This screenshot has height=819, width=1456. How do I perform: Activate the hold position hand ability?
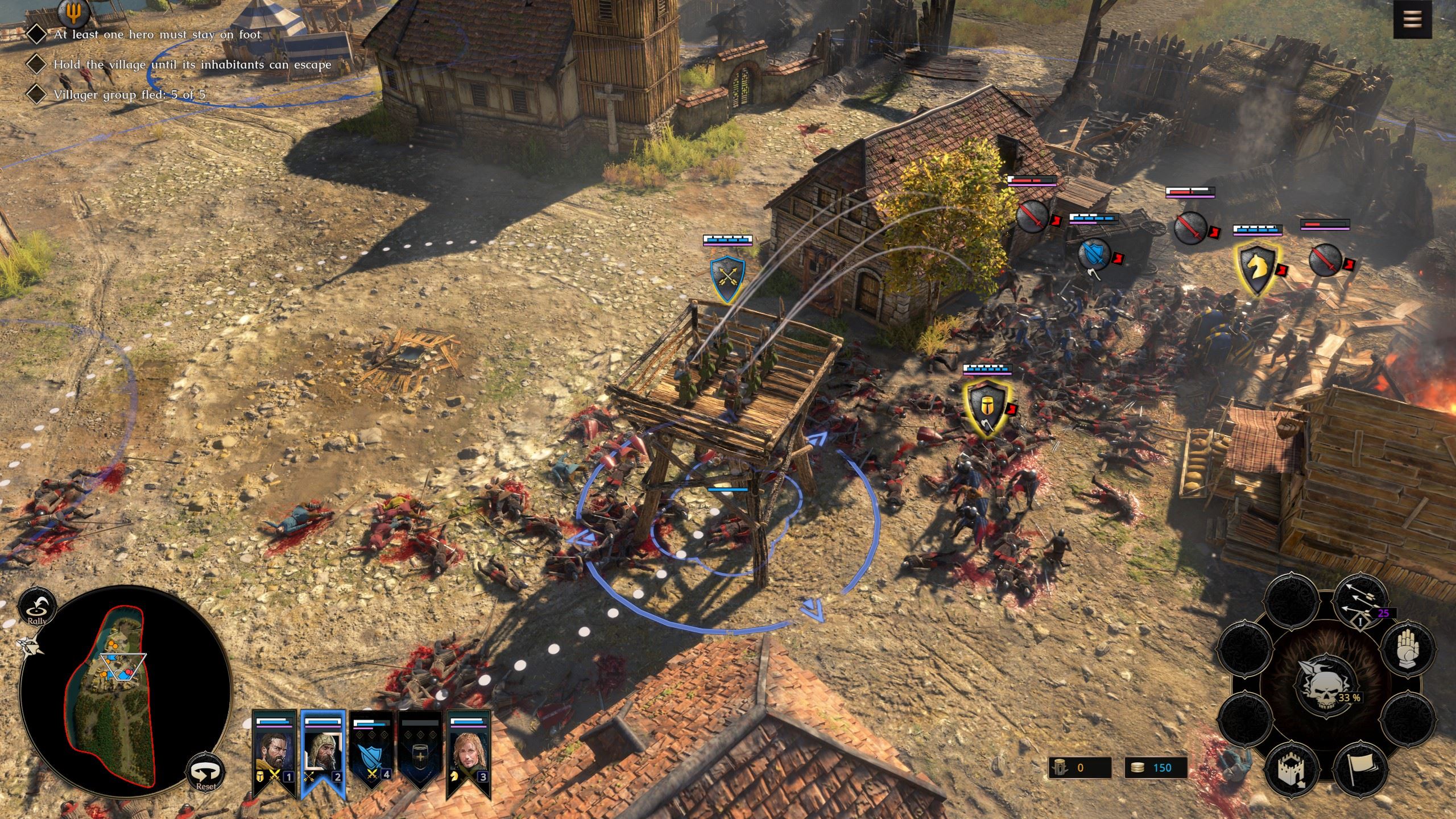tap(1408, 648)
